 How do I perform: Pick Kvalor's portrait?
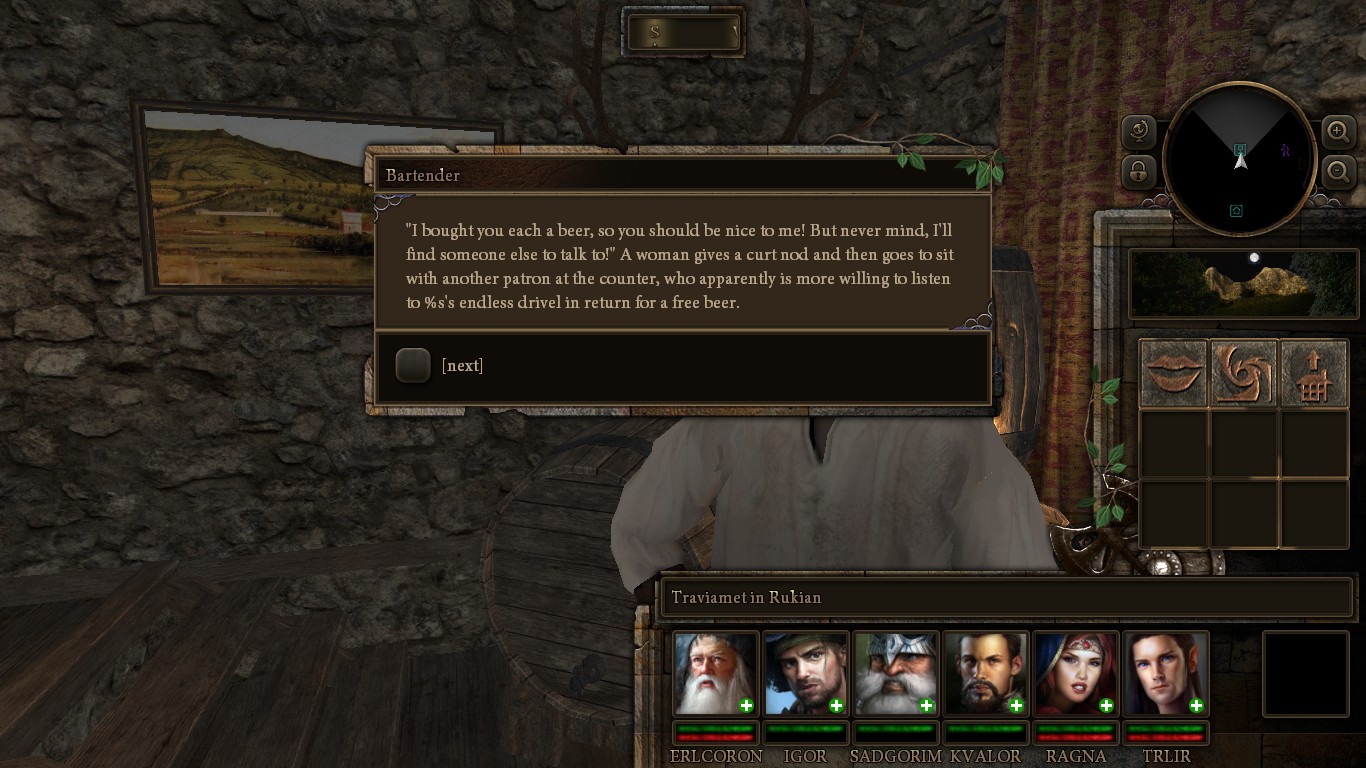(x=984, y=673)
